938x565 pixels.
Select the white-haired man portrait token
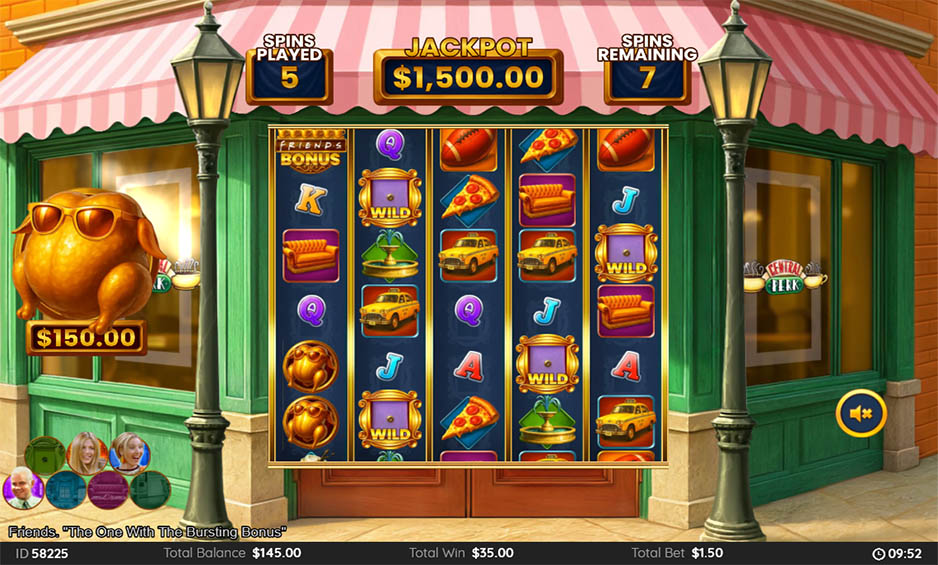(25, 489)
